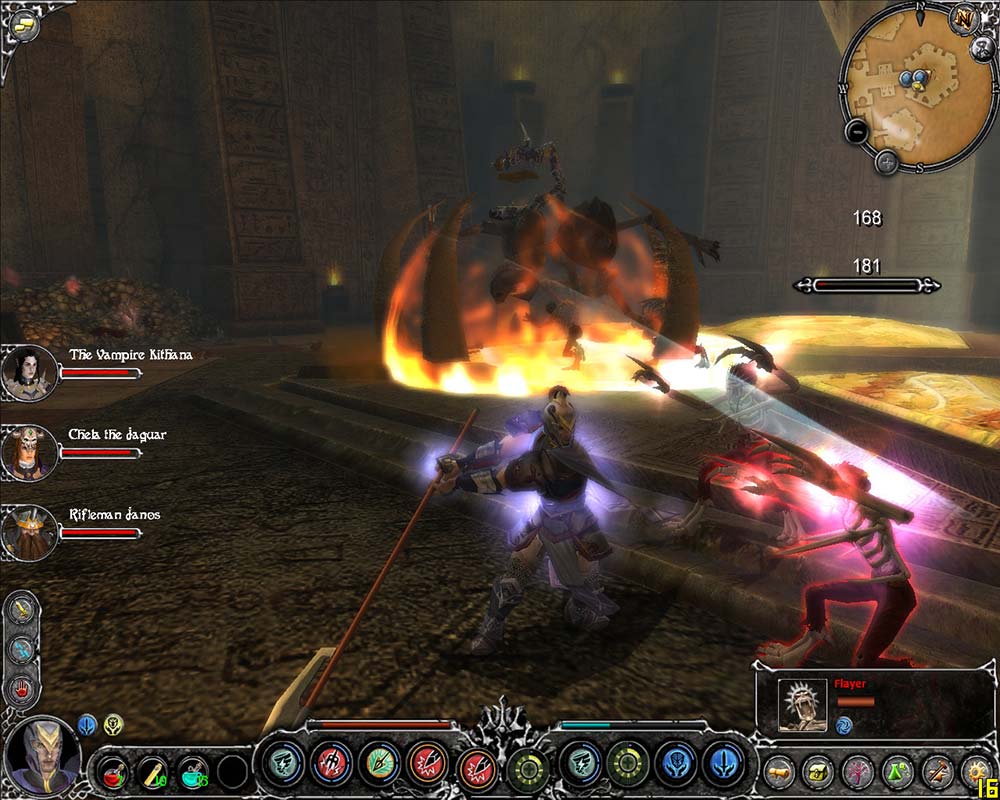Open the scroll journal button
The height and width of the screenshot is (800, 1000).
pos(779,771)
